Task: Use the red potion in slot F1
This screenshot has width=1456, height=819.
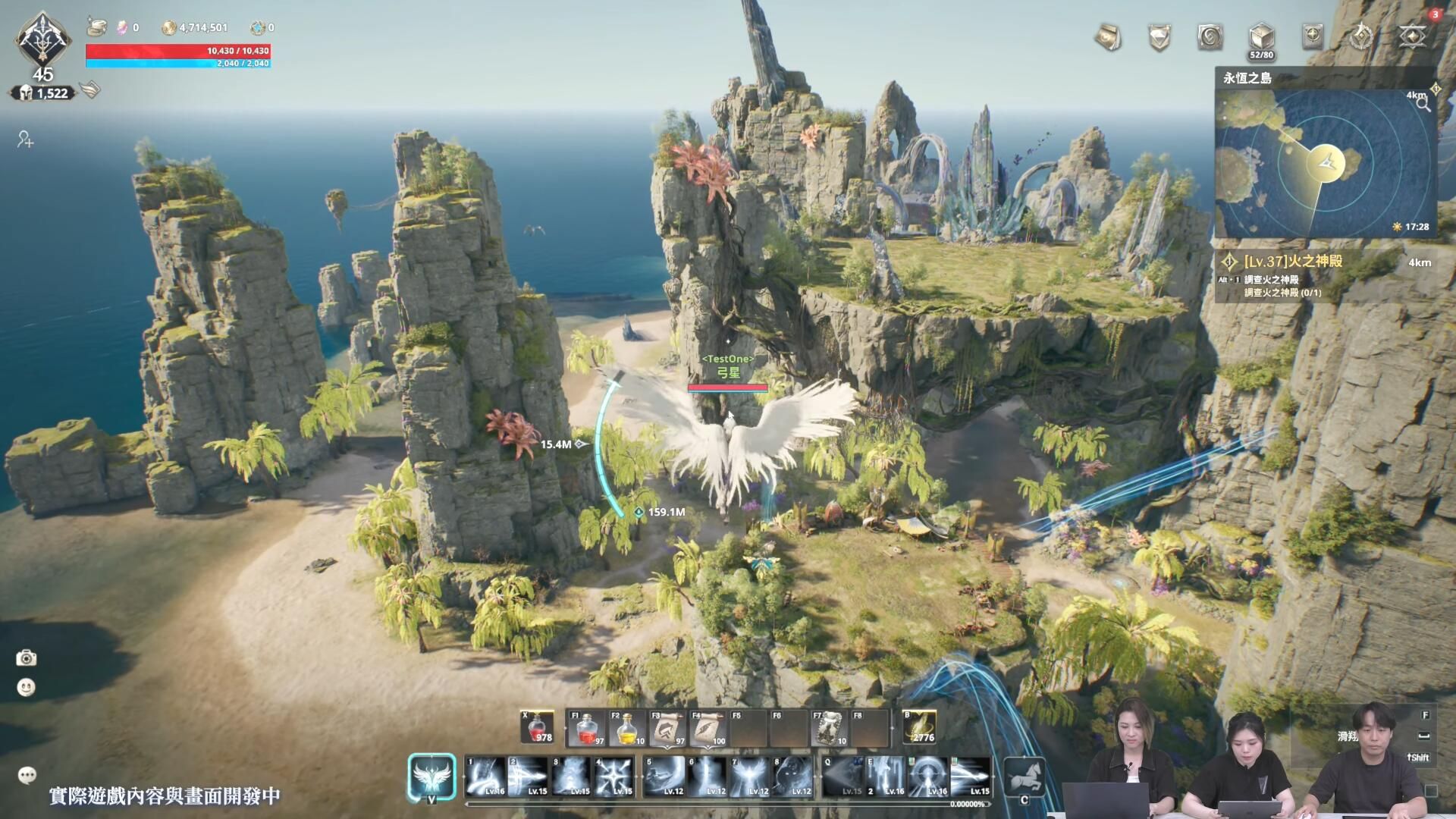Action: click(x=587, y=729)
